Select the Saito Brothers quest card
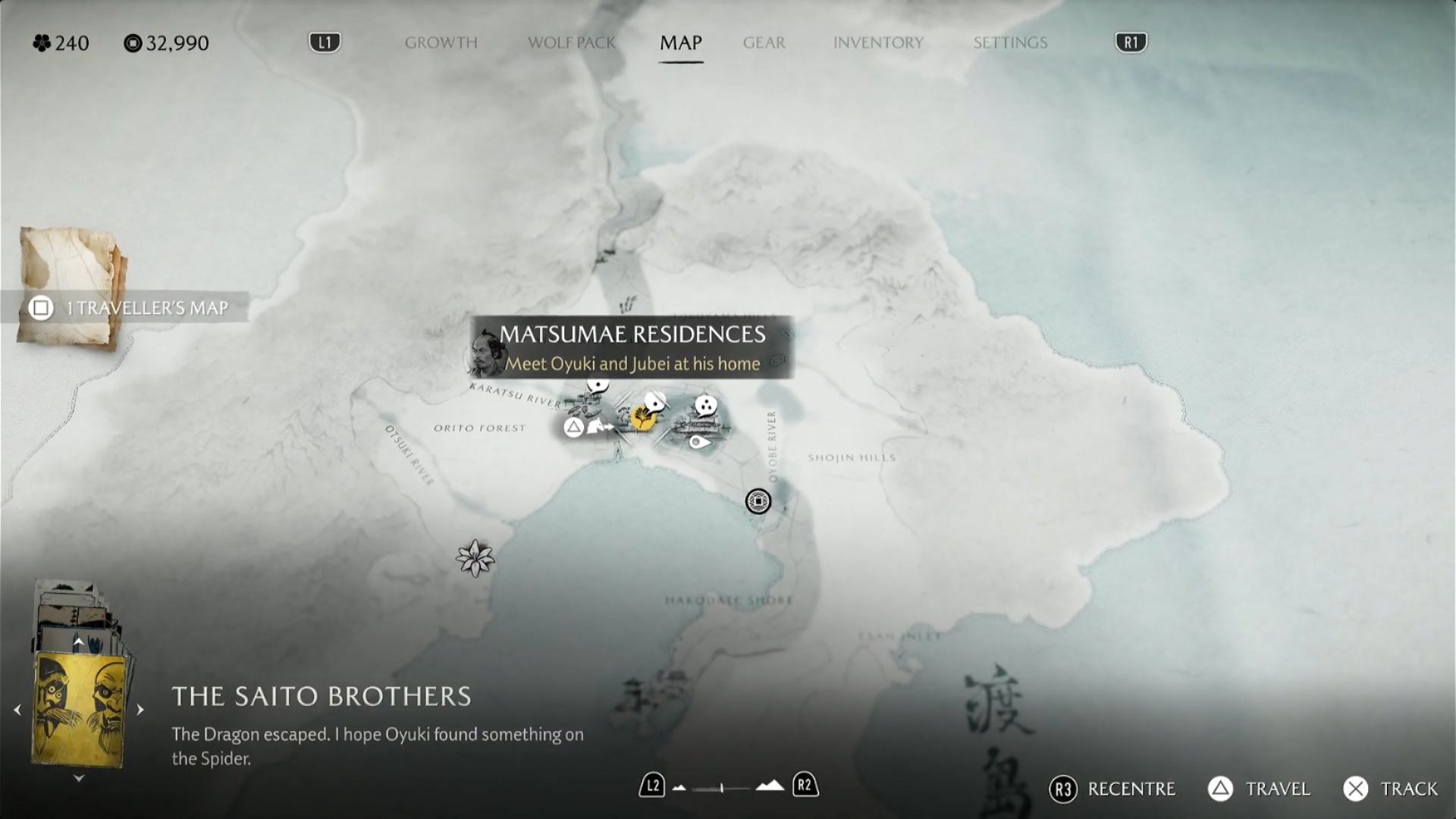 (x=79, y=708)
